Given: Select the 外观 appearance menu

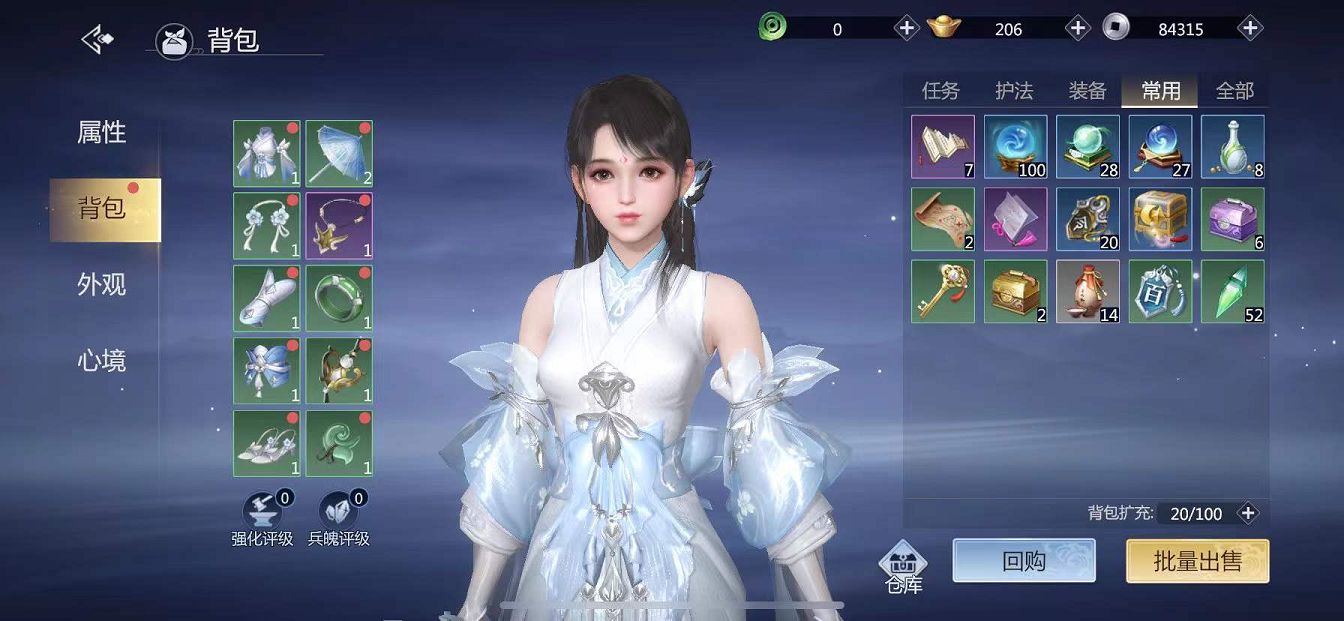Looking at the screenshot, I should click(x=102, y=285).
